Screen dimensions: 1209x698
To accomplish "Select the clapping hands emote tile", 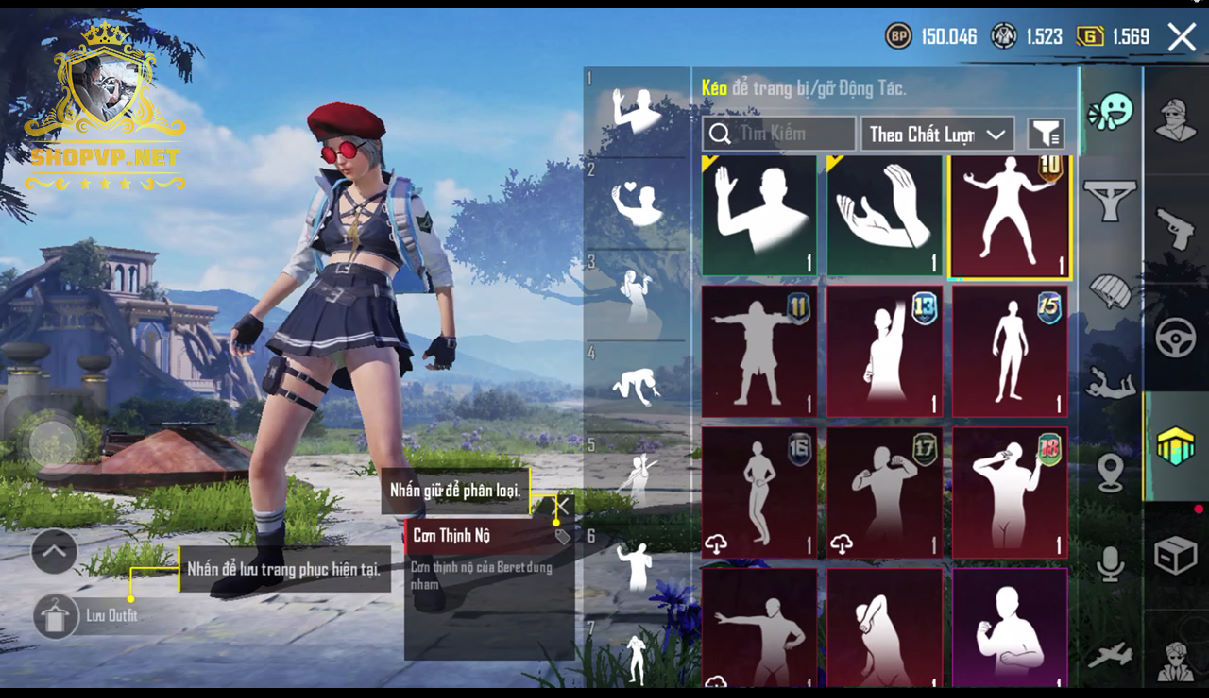I will [x=884, y=215].
